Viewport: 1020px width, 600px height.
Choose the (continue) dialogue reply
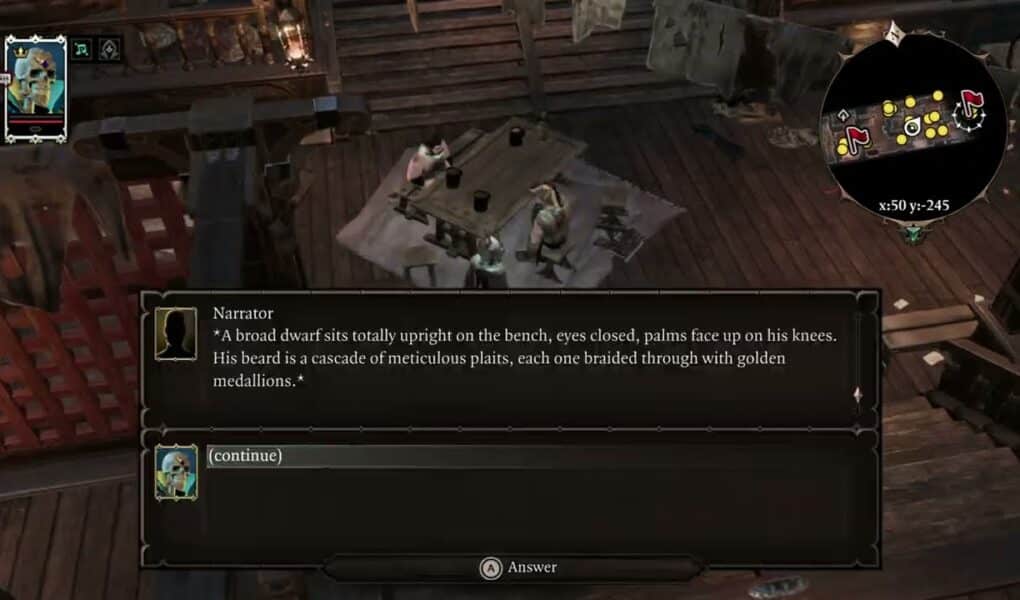[x=245, y=456]
